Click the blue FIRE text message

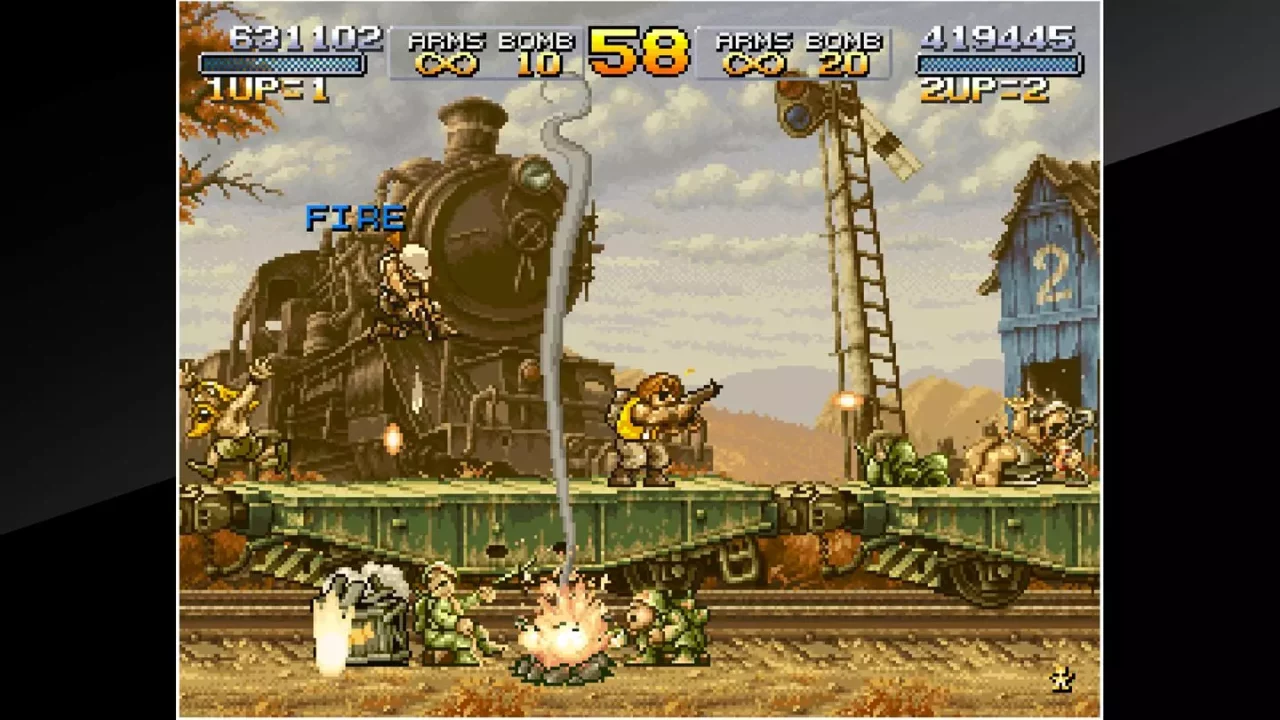(x=355, y=218)
